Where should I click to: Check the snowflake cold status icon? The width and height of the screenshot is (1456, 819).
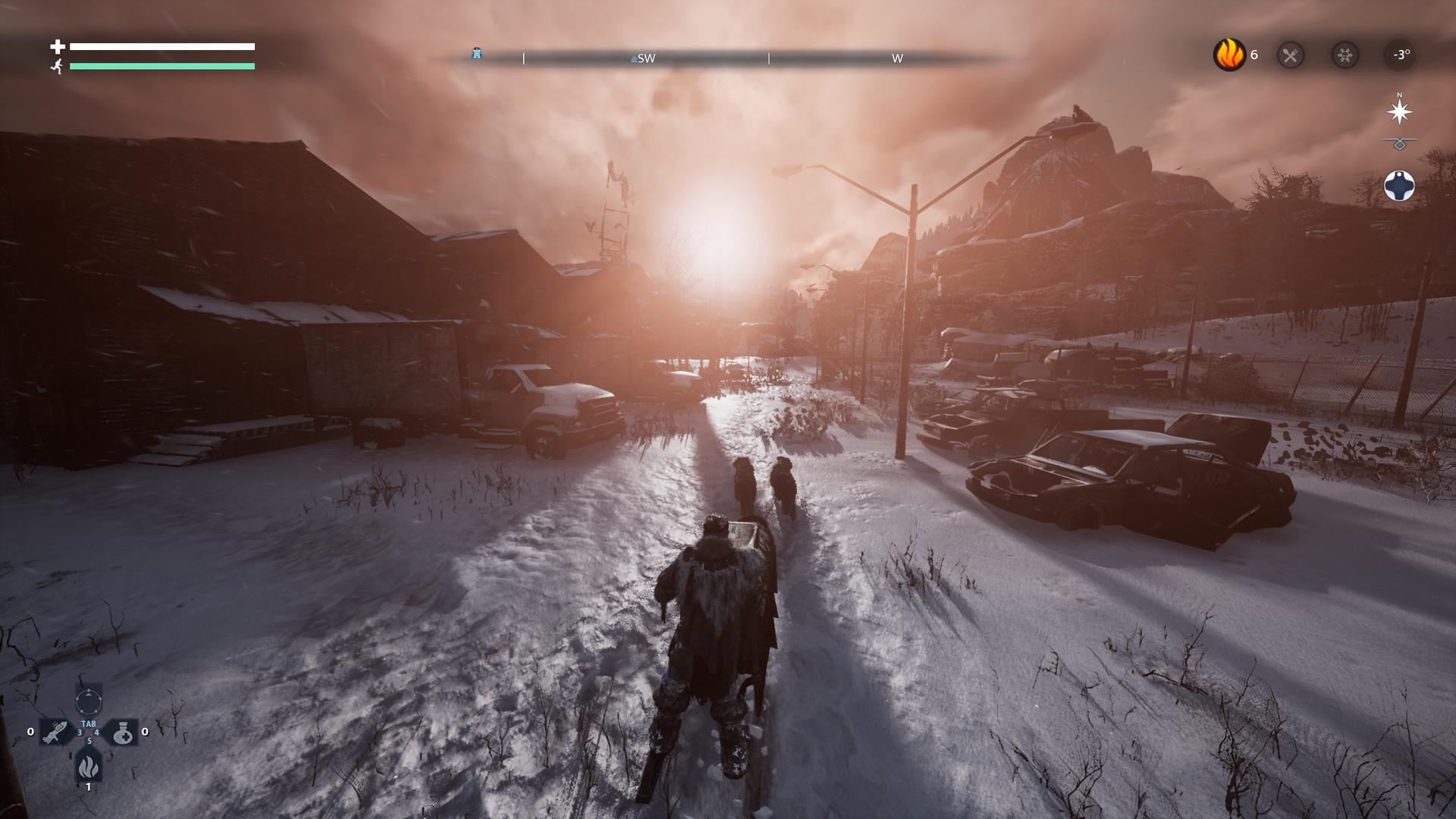pos(1345,55)
